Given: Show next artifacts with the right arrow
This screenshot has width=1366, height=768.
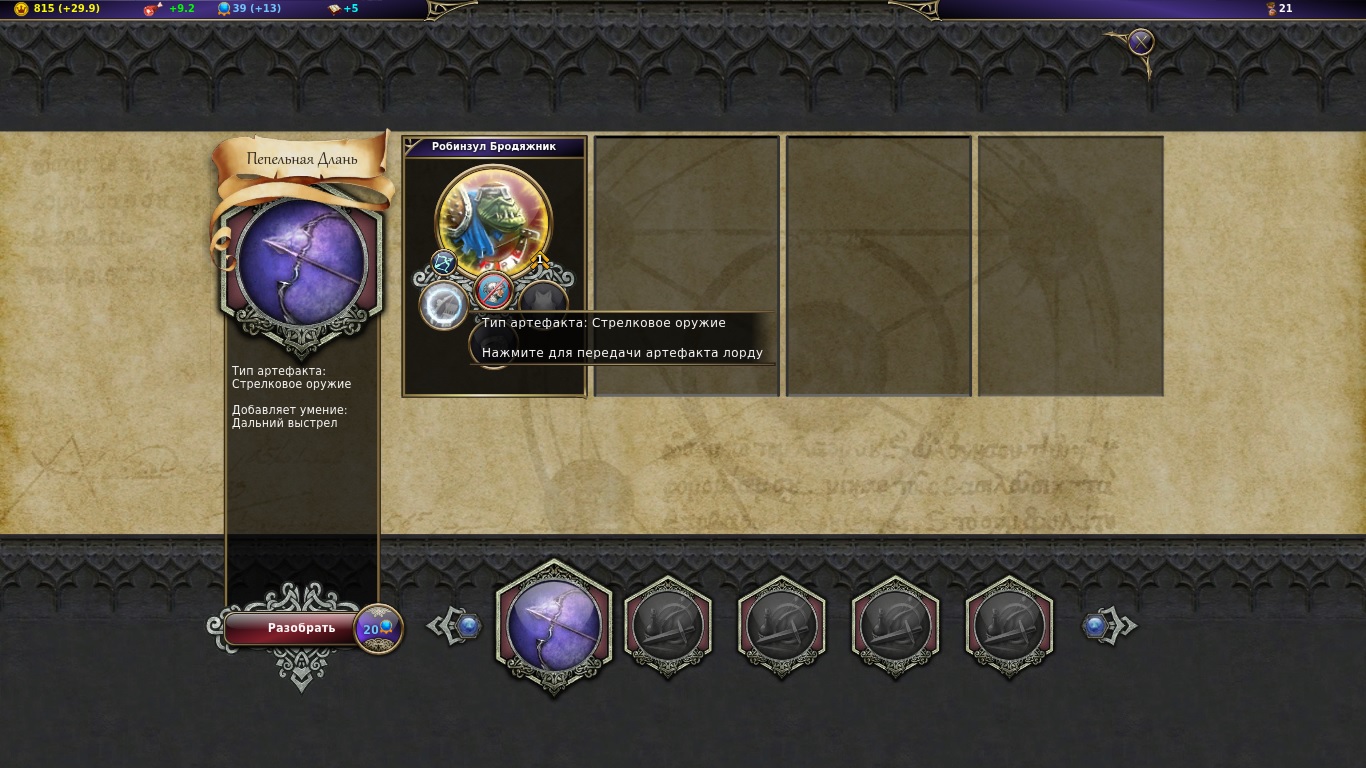Looking at the screenshot, I should pos(1108,627).
